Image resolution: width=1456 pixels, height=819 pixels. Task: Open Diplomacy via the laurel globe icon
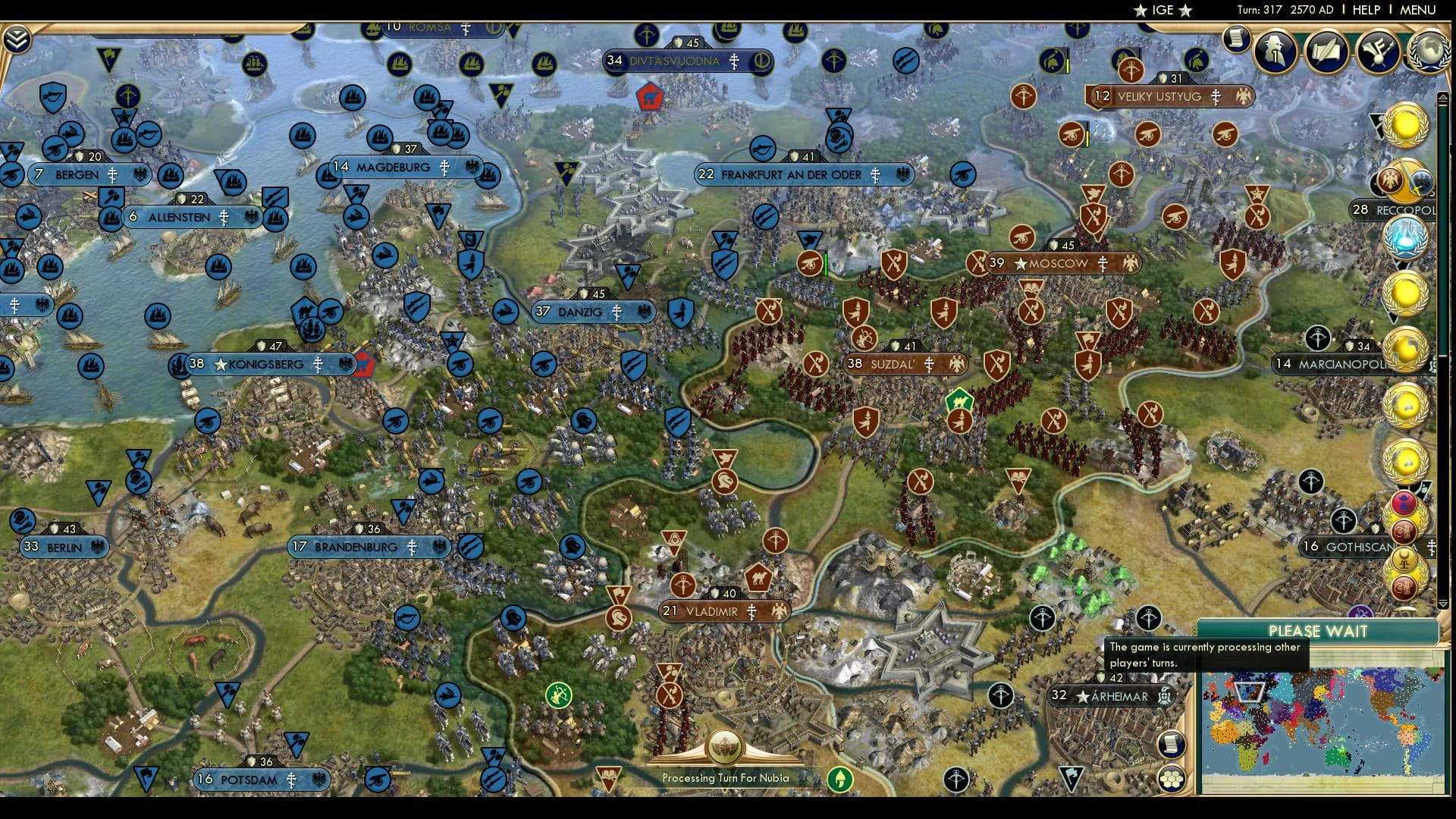click(x=1429, y=52)
